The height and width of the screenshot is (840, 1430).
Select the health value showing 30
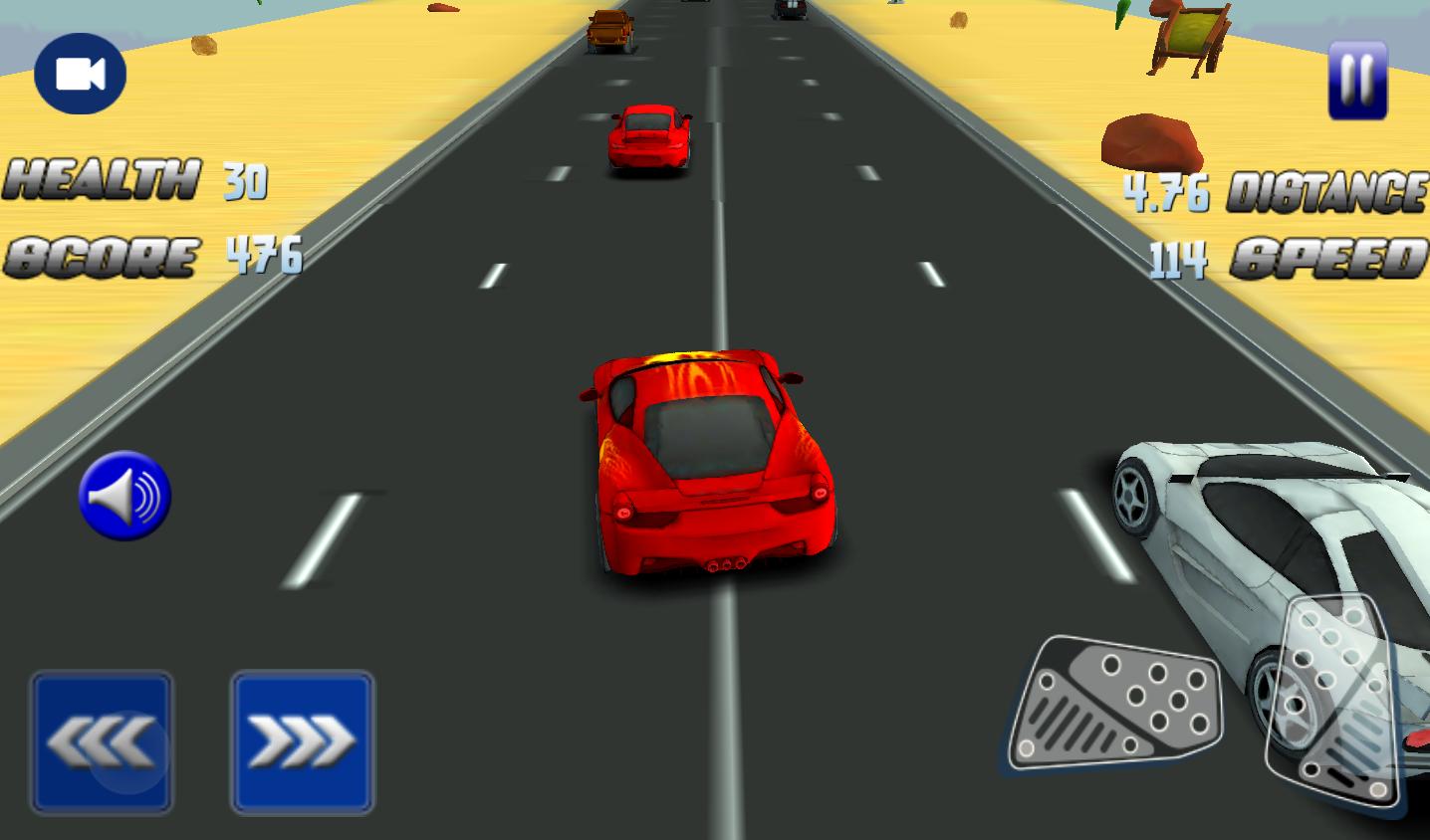click(x=245, y=182)
